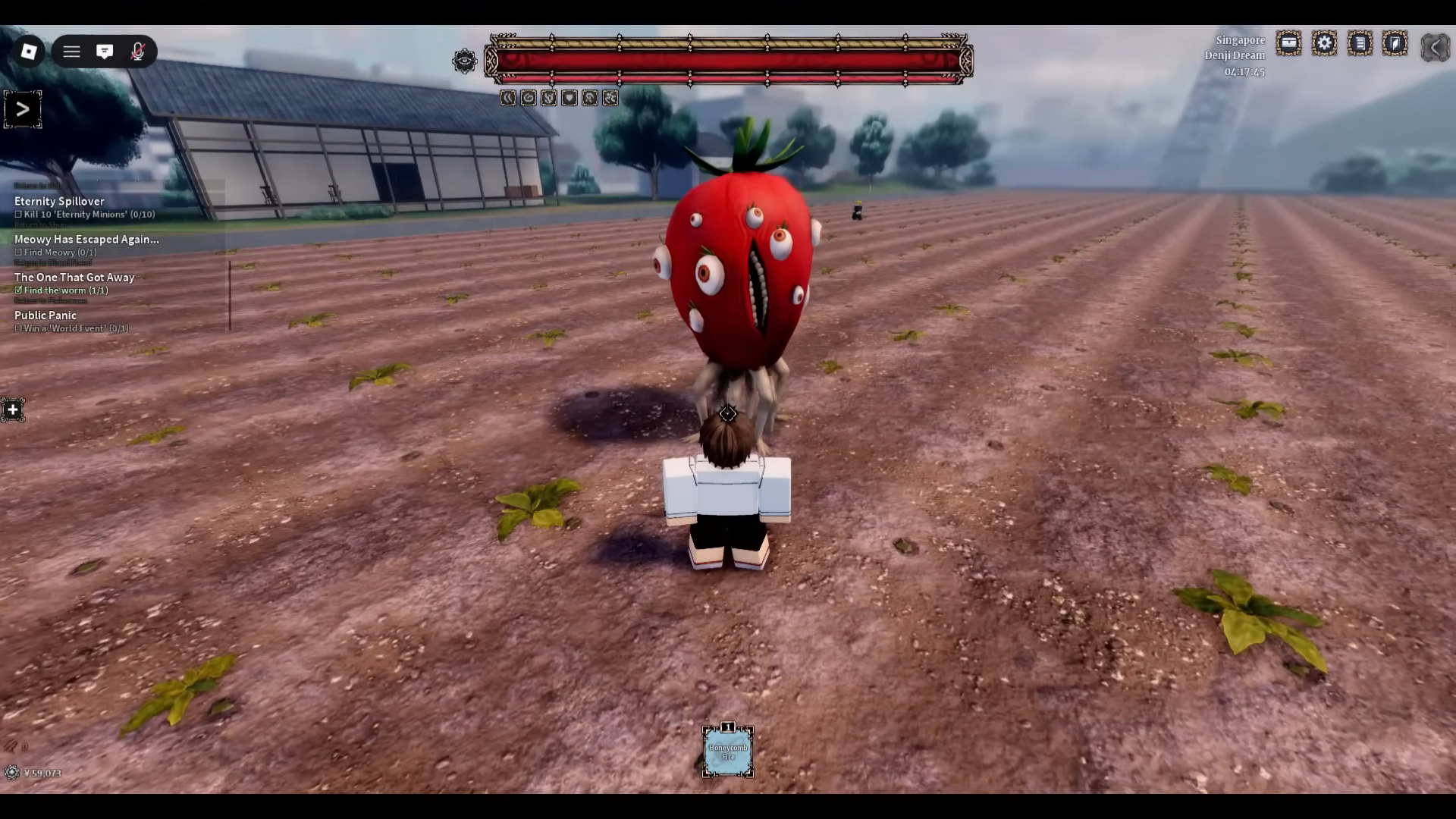Uncheck 'Find the worm' objective
Image resolution: width=1456 pixels, height=819 pixels.
(18, 290)
